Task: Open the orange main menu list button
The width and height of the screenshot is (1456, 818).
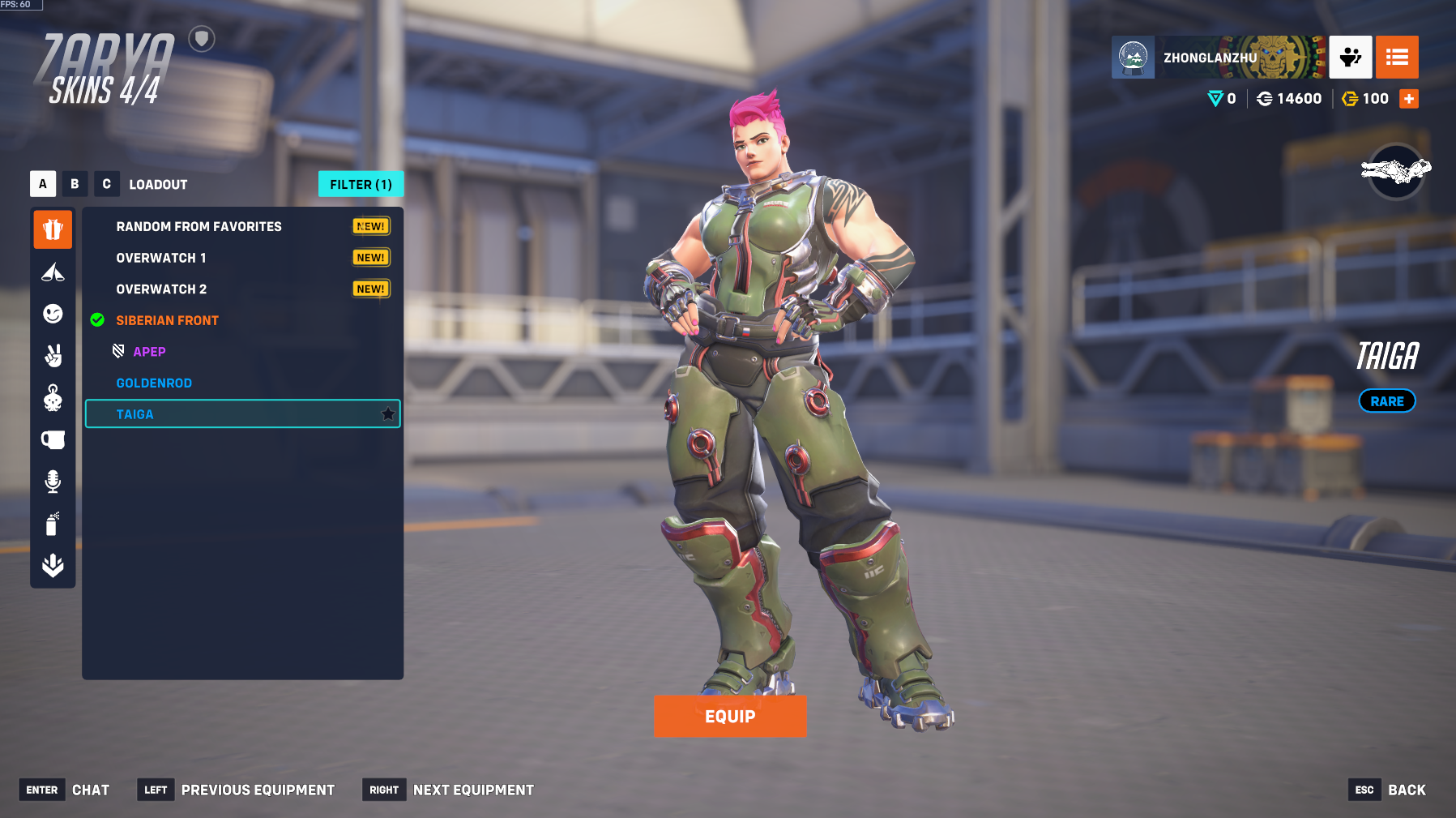Action: click(1397, 57)
